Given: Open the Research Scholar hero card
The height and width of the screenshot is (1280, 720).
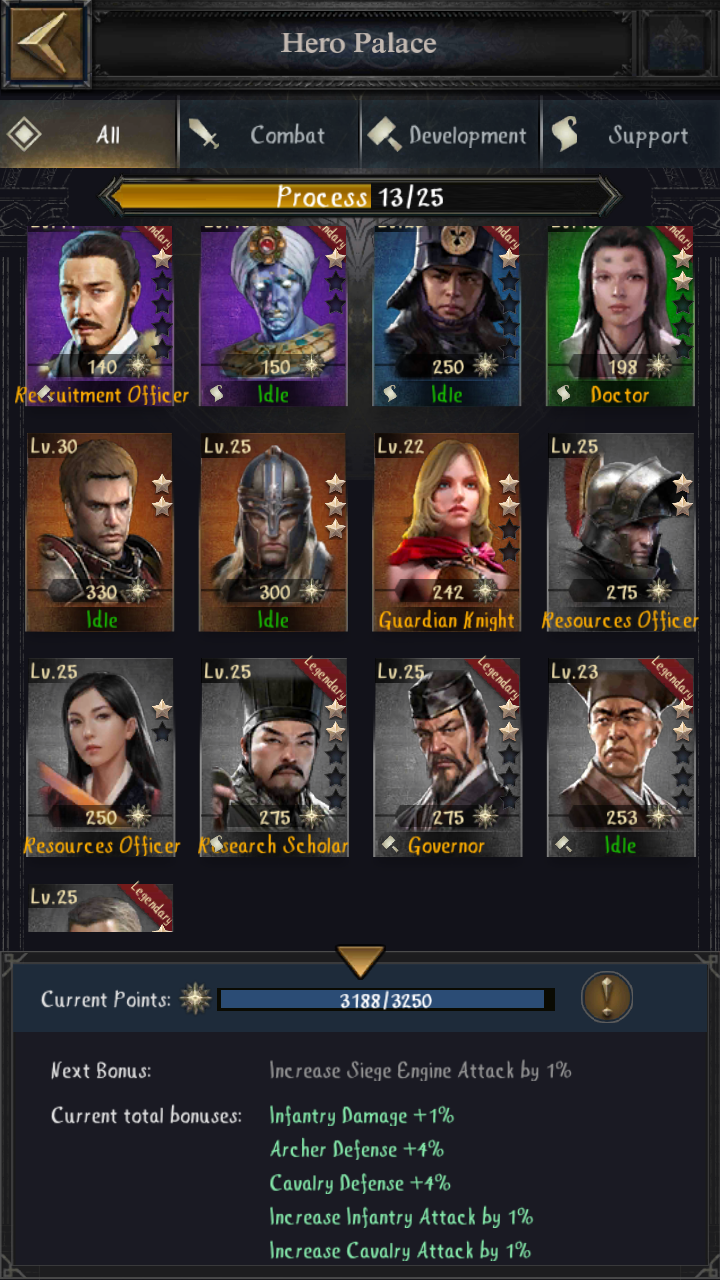Looking at the screenshot, I should coord(273,757).
